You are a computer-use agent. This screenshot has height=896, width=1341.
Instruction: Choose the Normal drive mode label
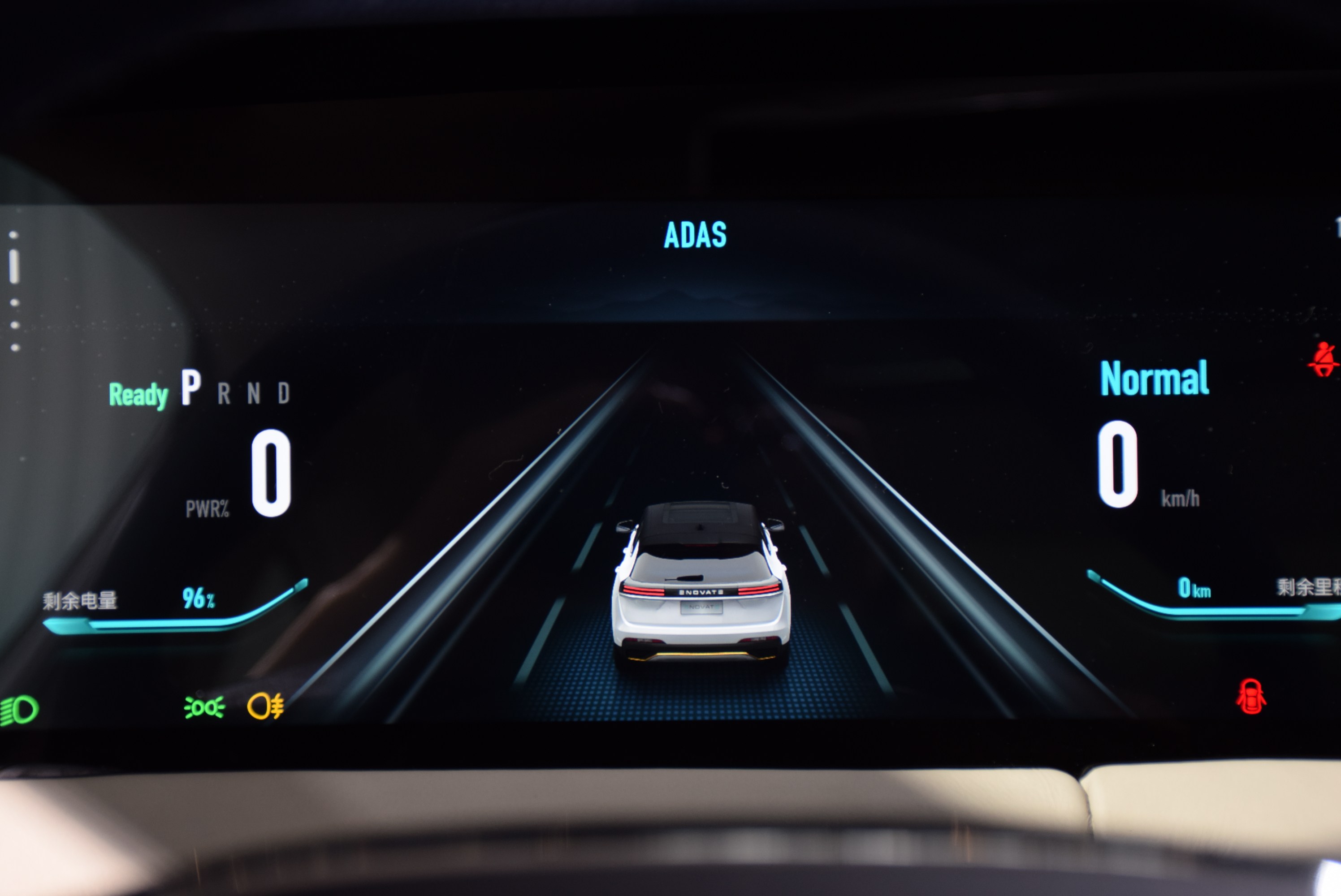pyautogui.click(x=1154, y=378)
